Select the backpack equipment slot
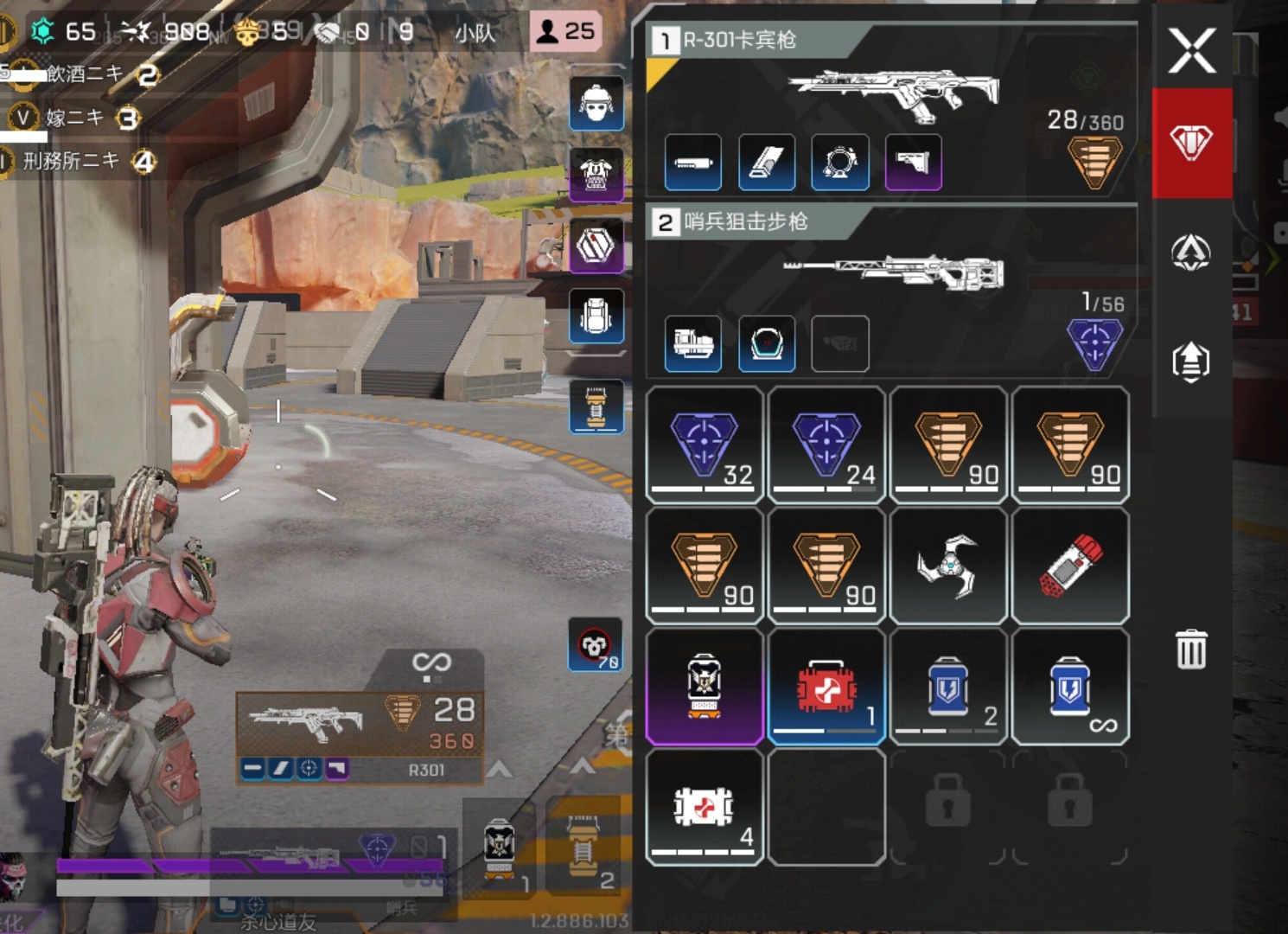This screenshot has height=934, width=1288. click(596, 316)
